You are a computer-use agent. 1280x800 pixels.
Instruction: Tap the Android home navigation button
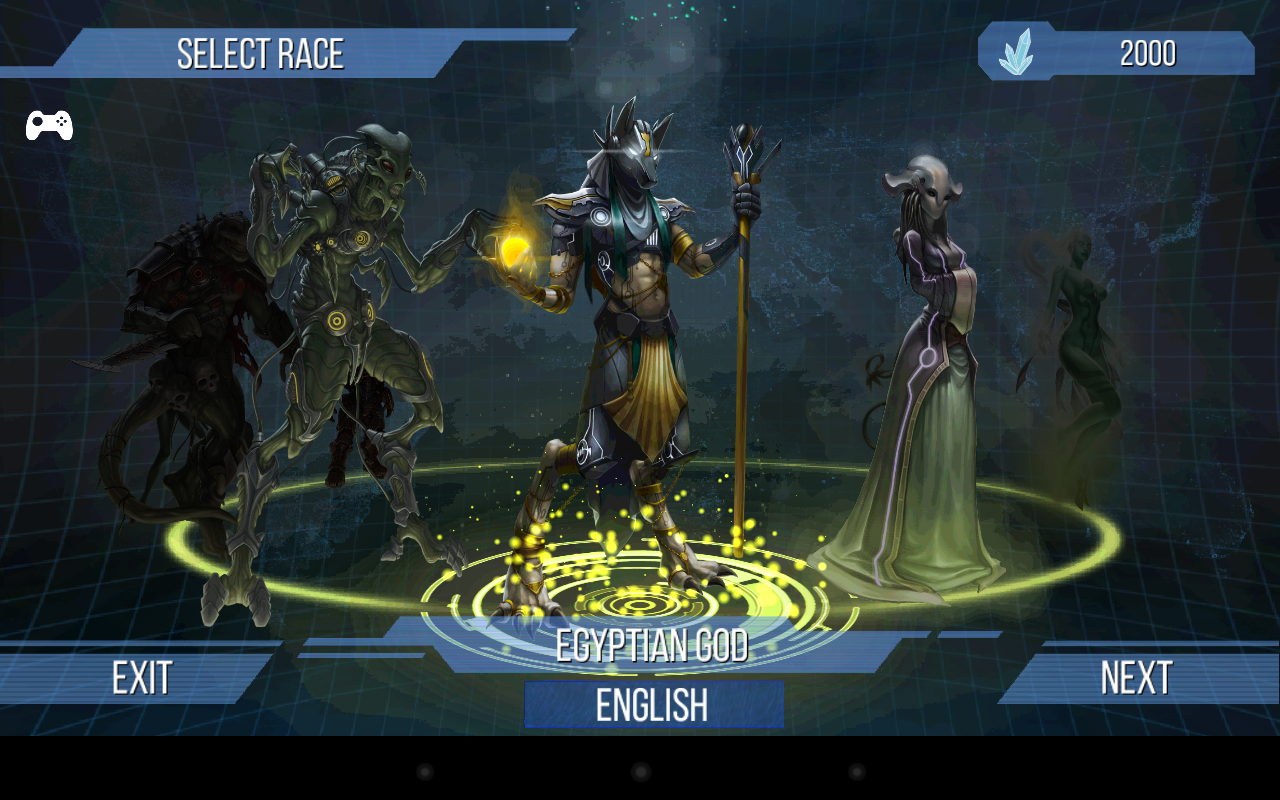(641, 772)
